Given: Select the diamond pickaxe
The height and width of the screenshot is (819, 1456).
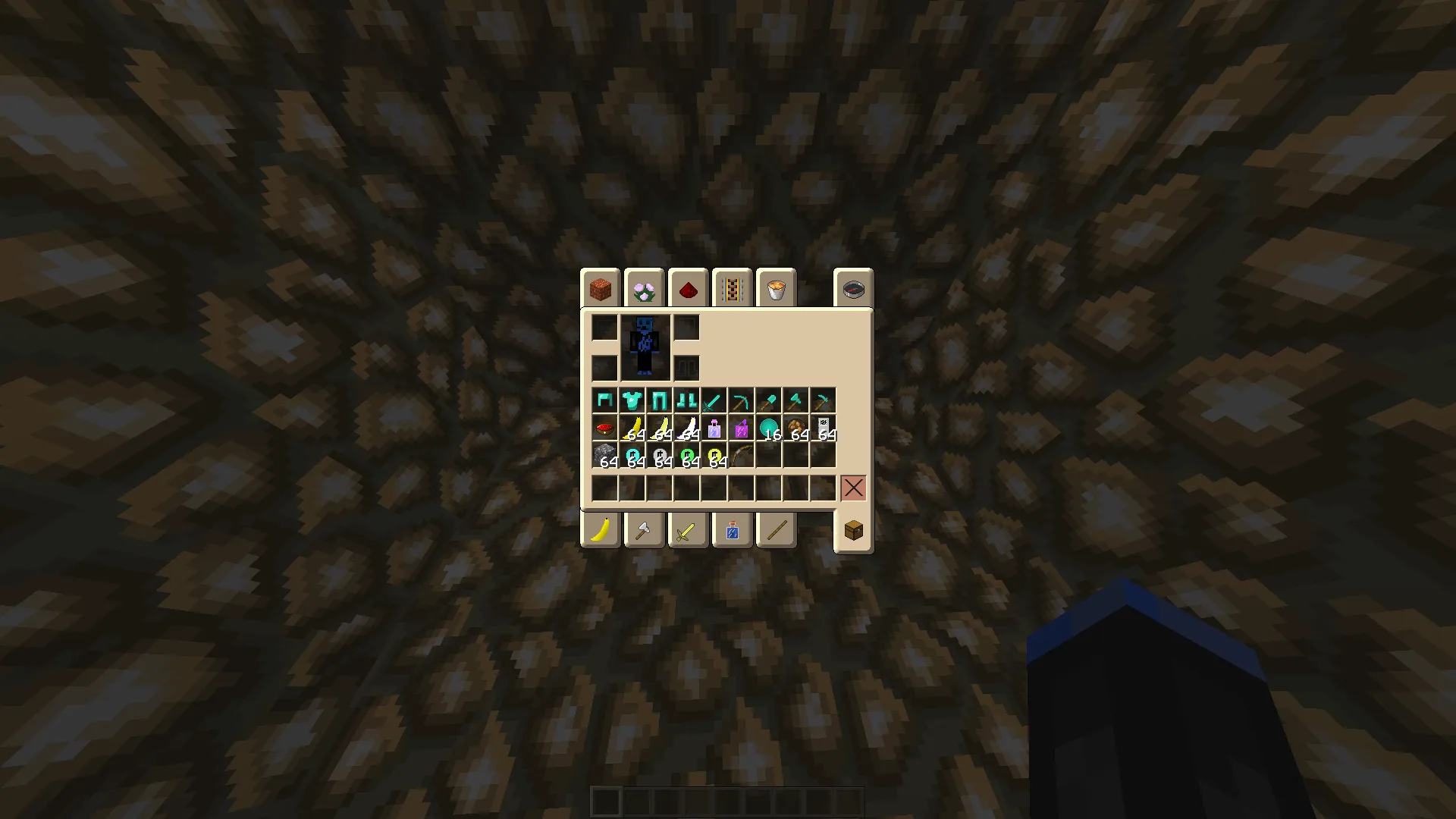Looking at the screenshot, I should point(739,400).
